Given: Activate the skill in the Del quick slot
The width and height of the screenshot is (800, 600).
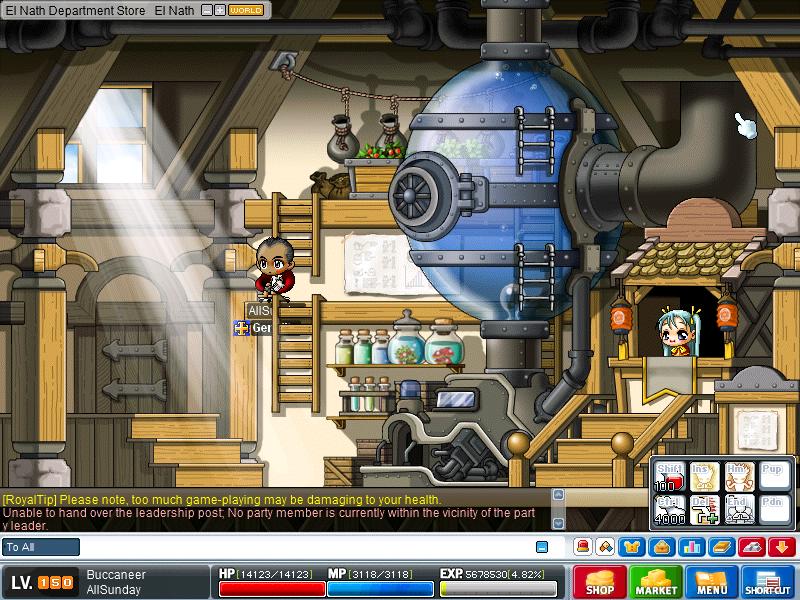Looking at the screenshot, I should [706, 511].
